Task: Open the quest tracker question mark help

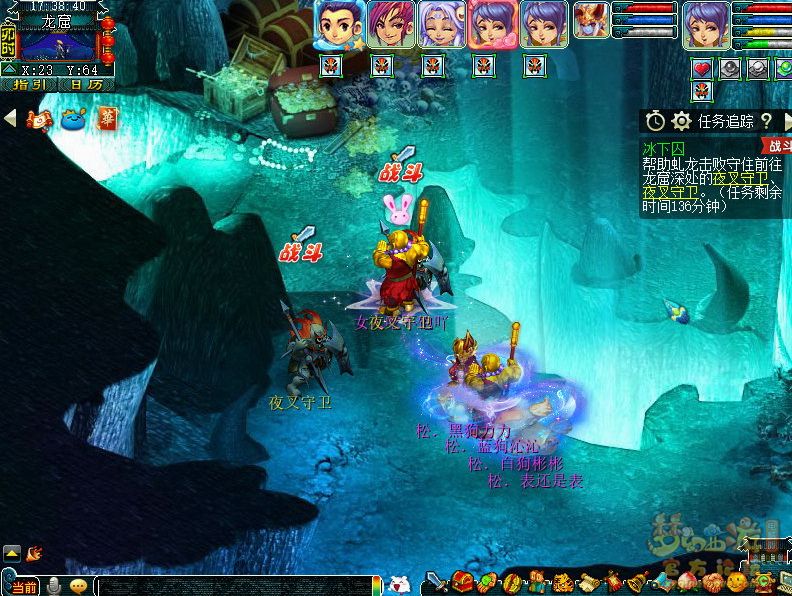Action: 766,121
